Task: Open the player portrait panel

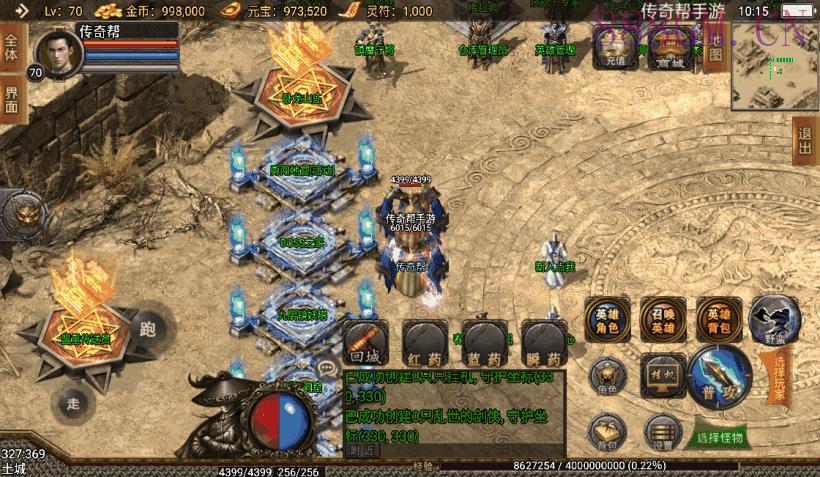Action: 57,55
